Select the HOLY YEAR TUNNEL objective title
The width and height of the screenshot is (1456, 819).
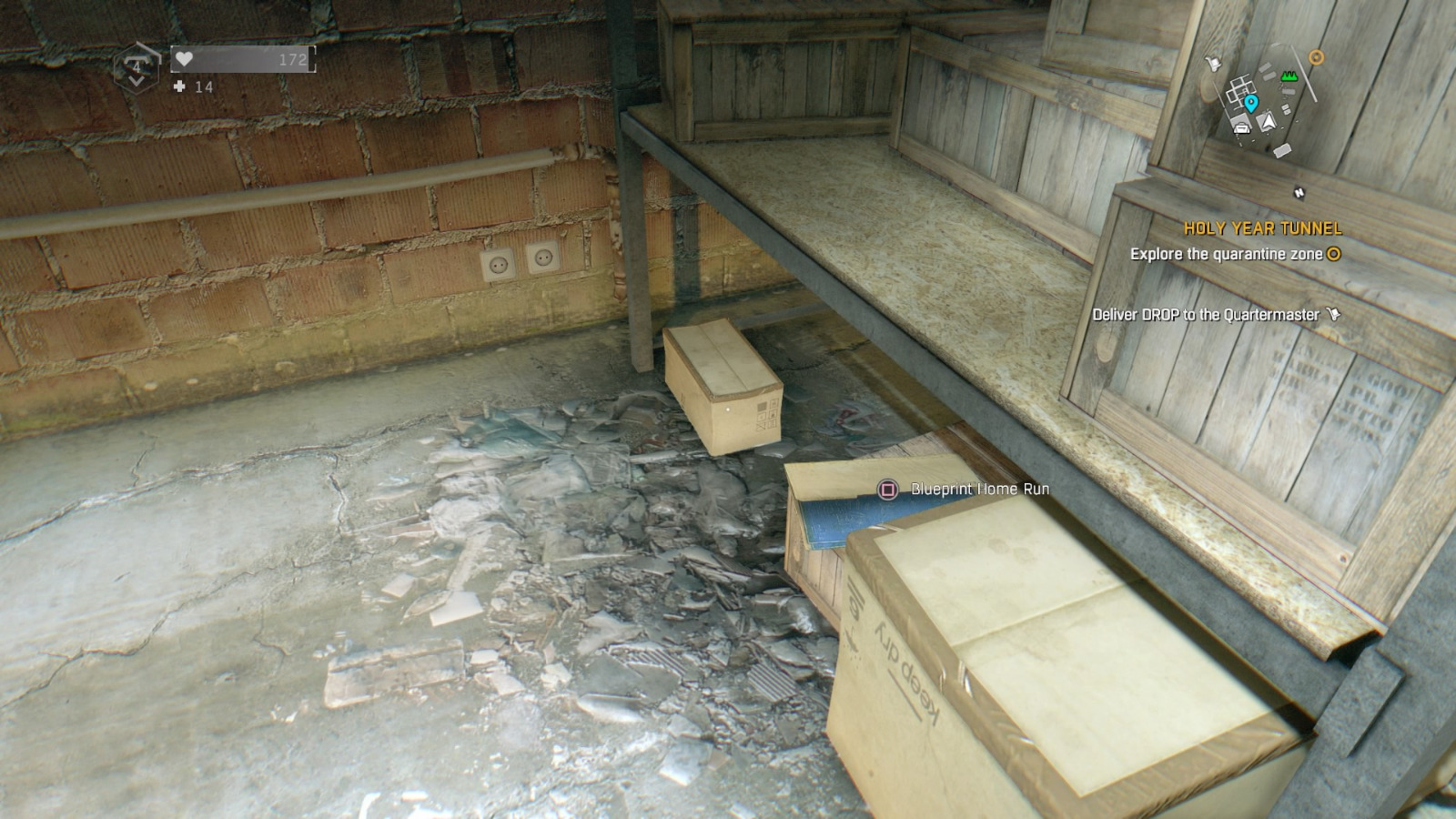click(1265, 228)
